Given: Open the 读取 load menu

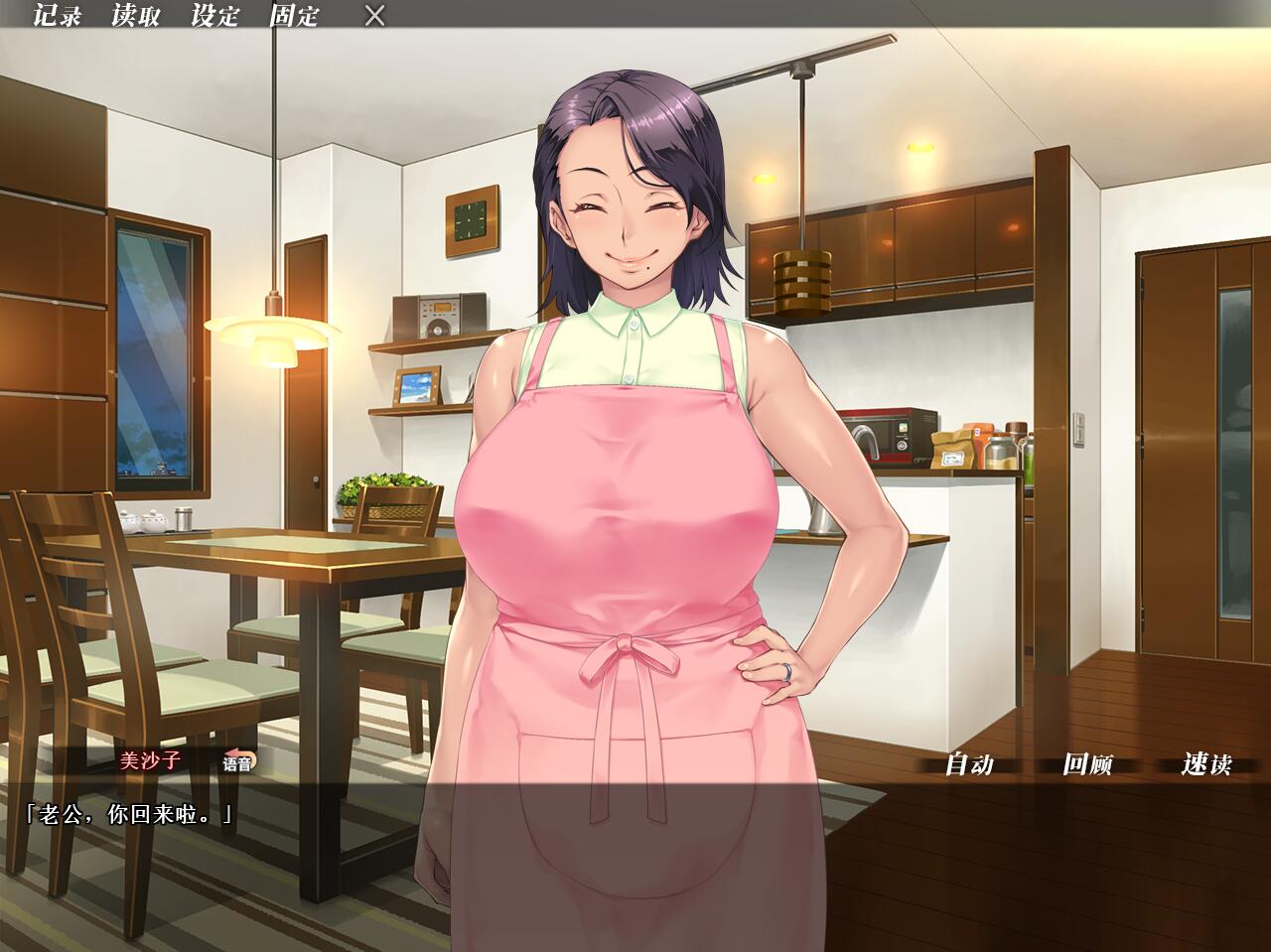Looking at the screenshot, I should tap(136, 16).
